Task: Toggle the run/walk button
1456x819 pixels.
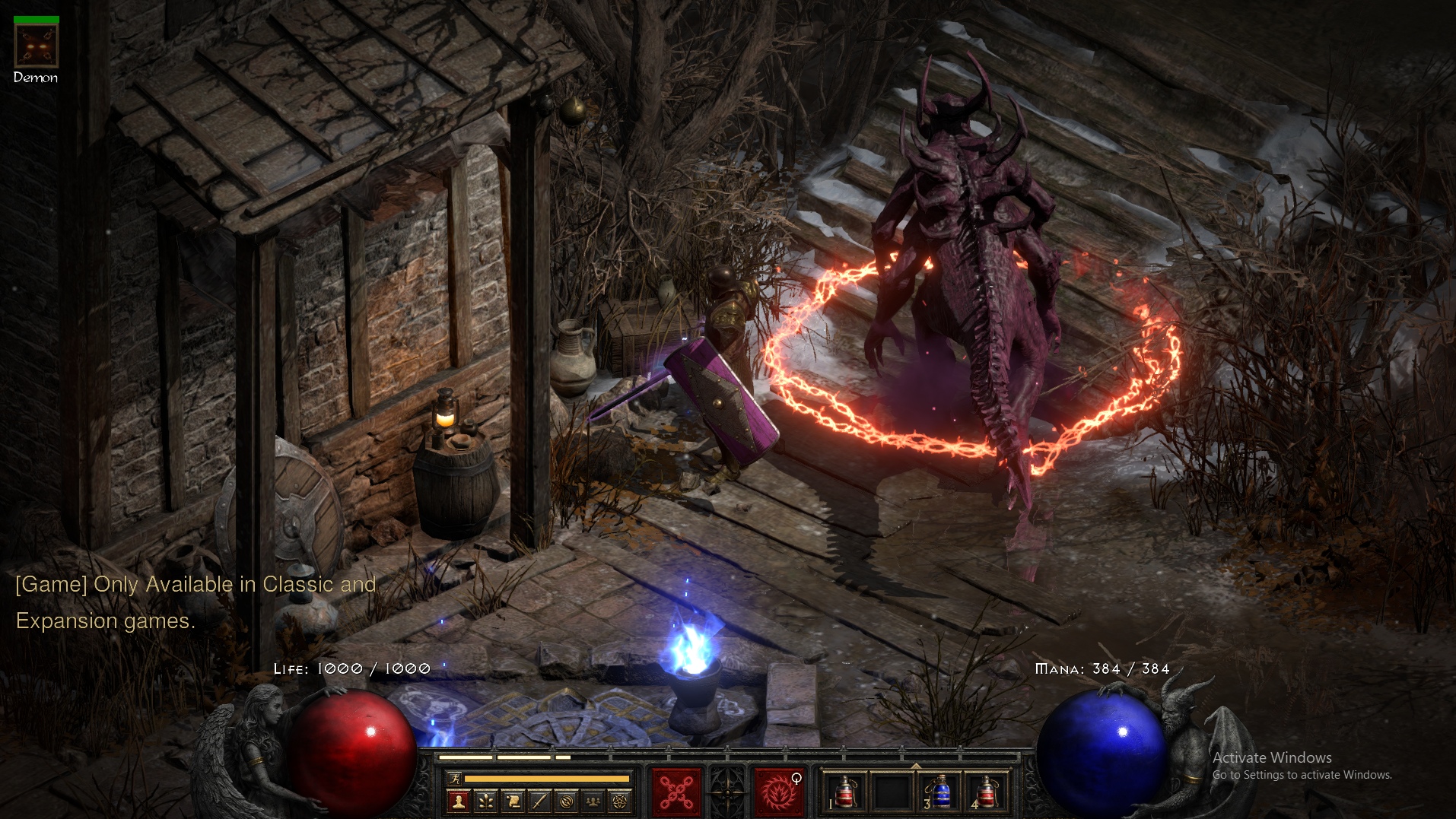Action: pos(454,778)
